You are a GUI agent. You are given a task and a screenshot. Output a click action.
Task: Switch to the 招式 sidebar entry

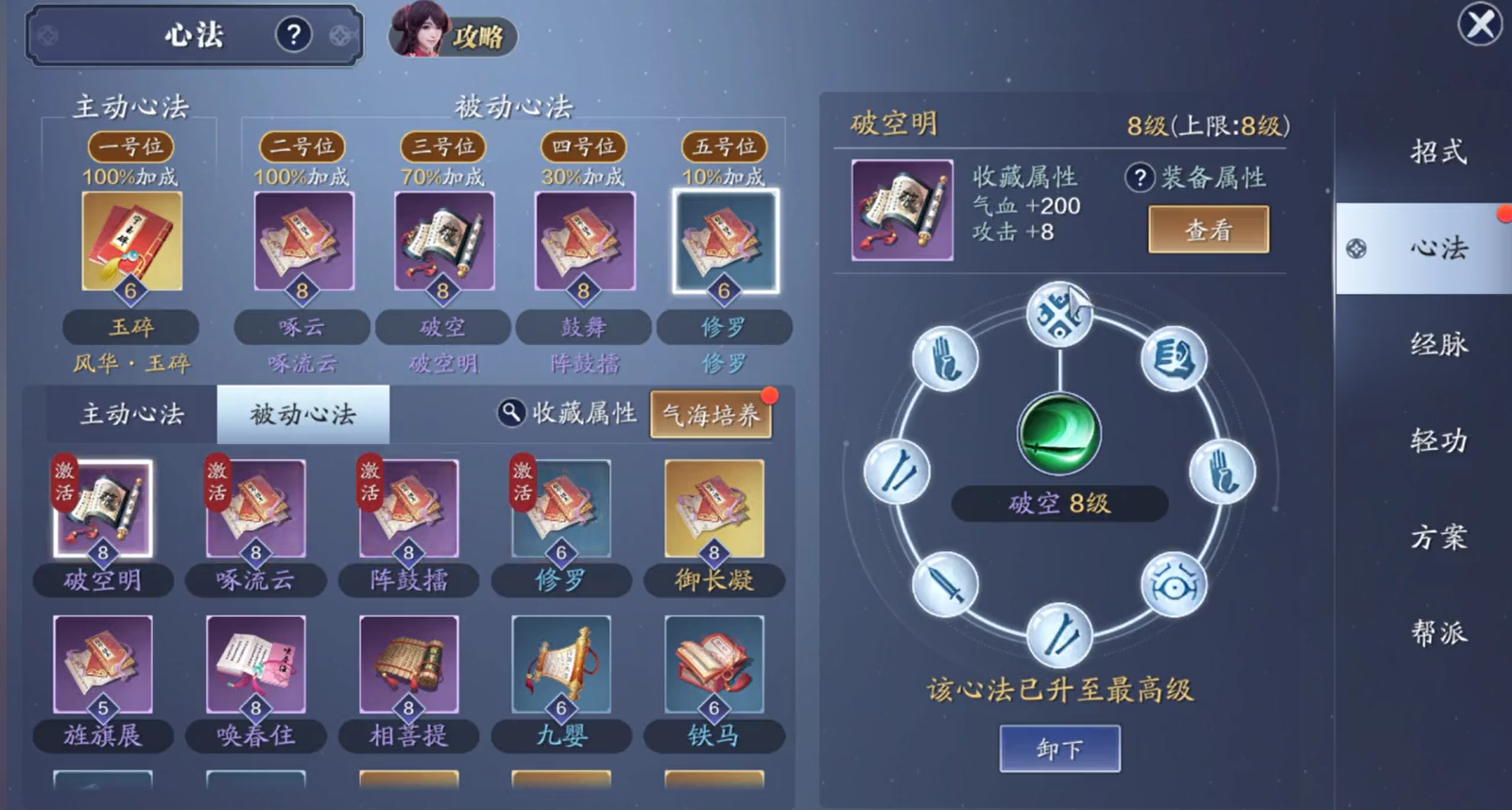click(1437, 153)
